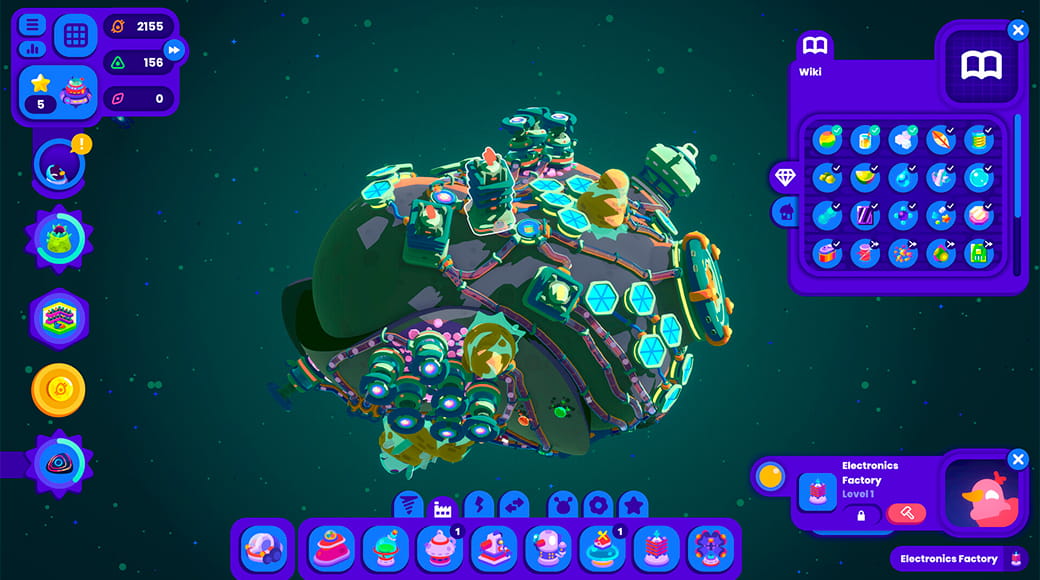Open the hamburger main menu
Screen dimensions: 1040x580
tap(33, 24)
